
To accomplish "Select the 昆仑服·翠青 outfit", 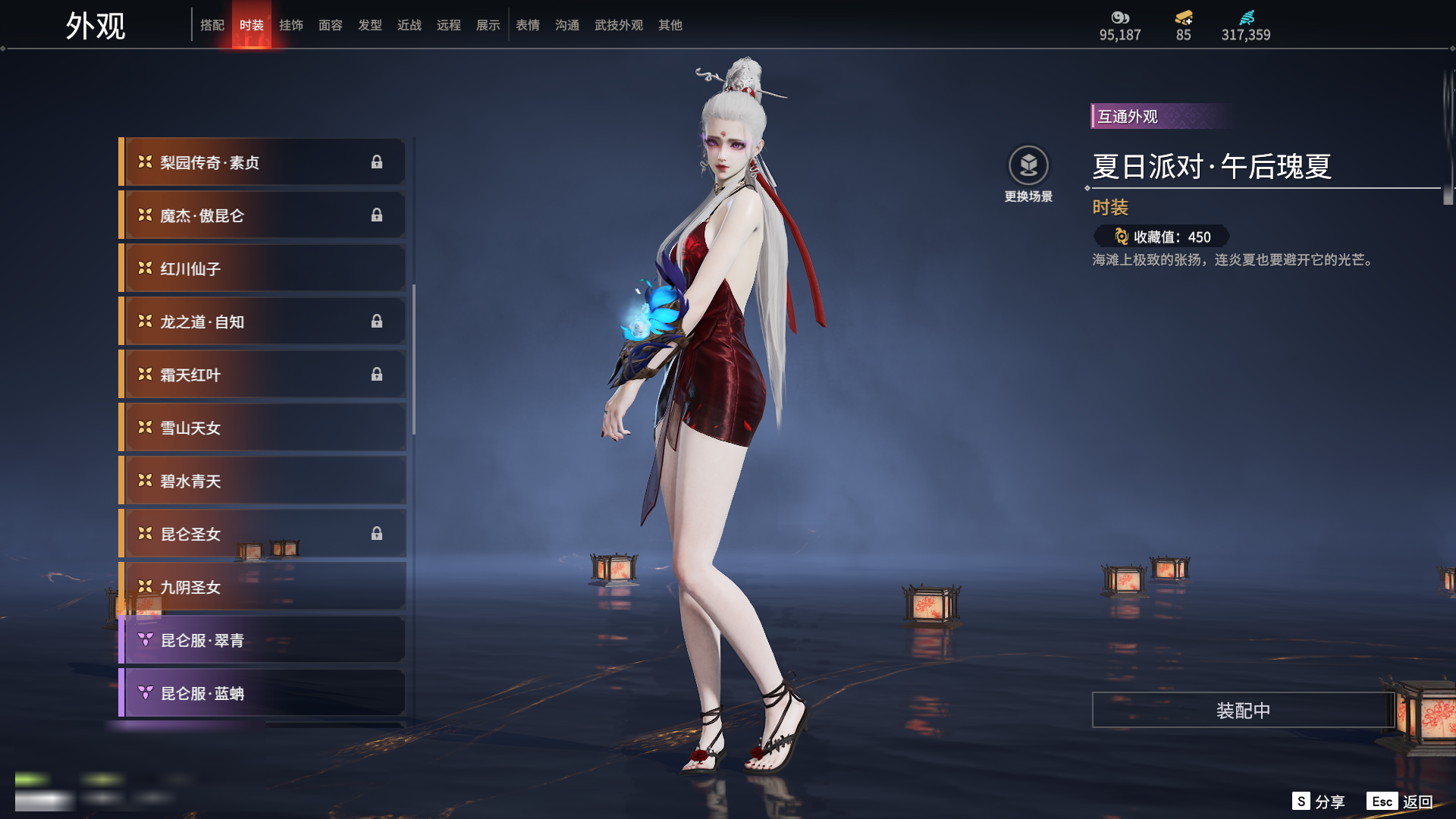I will 262,640.
